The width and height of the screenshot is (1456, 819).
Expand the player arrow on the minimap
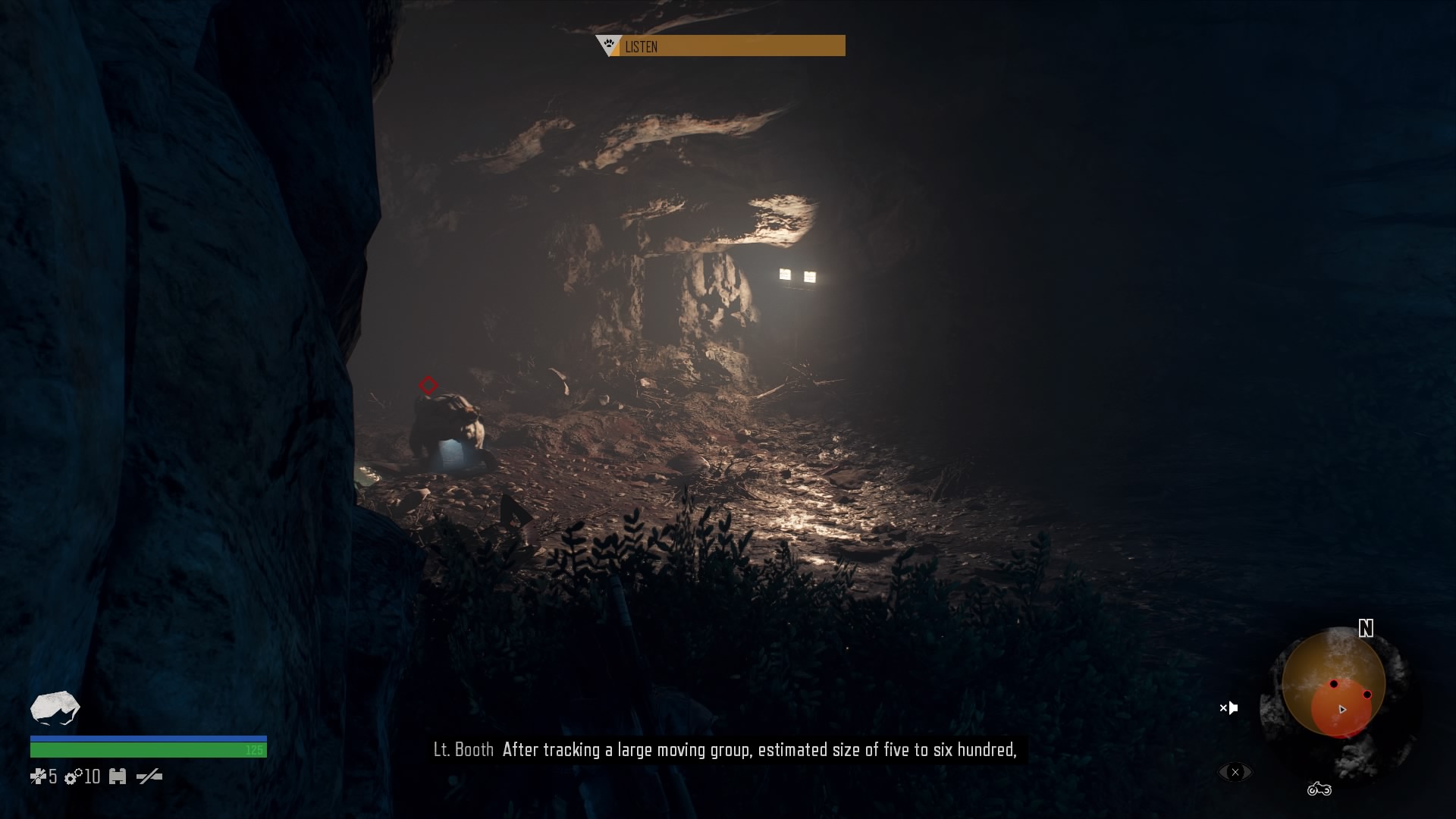click(1342, 710)
